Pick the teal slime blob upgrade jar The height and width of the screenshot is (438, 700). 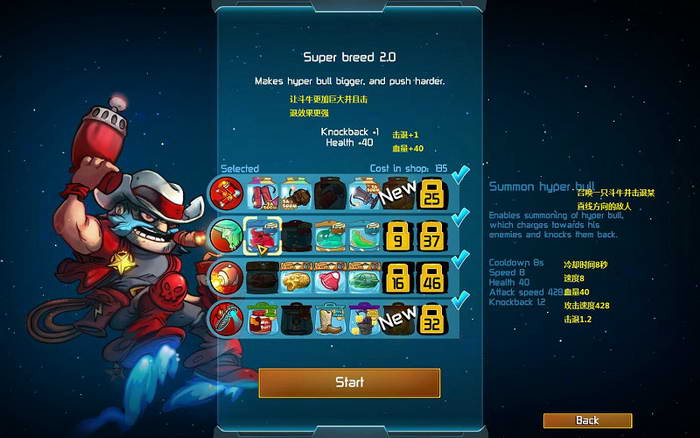[x=330, y=236]
